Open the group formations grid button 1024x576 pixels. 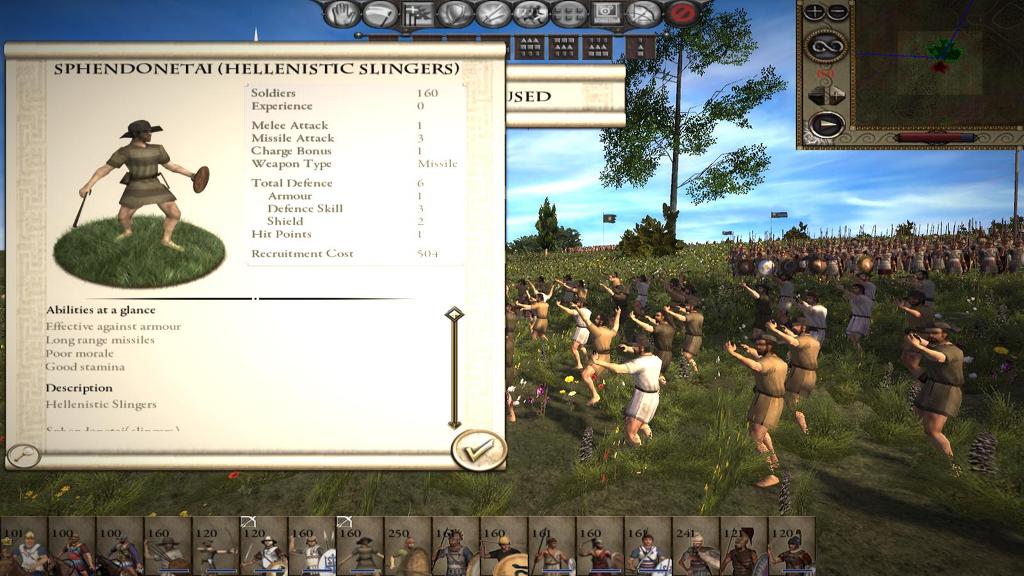click(x=569, y=14)
